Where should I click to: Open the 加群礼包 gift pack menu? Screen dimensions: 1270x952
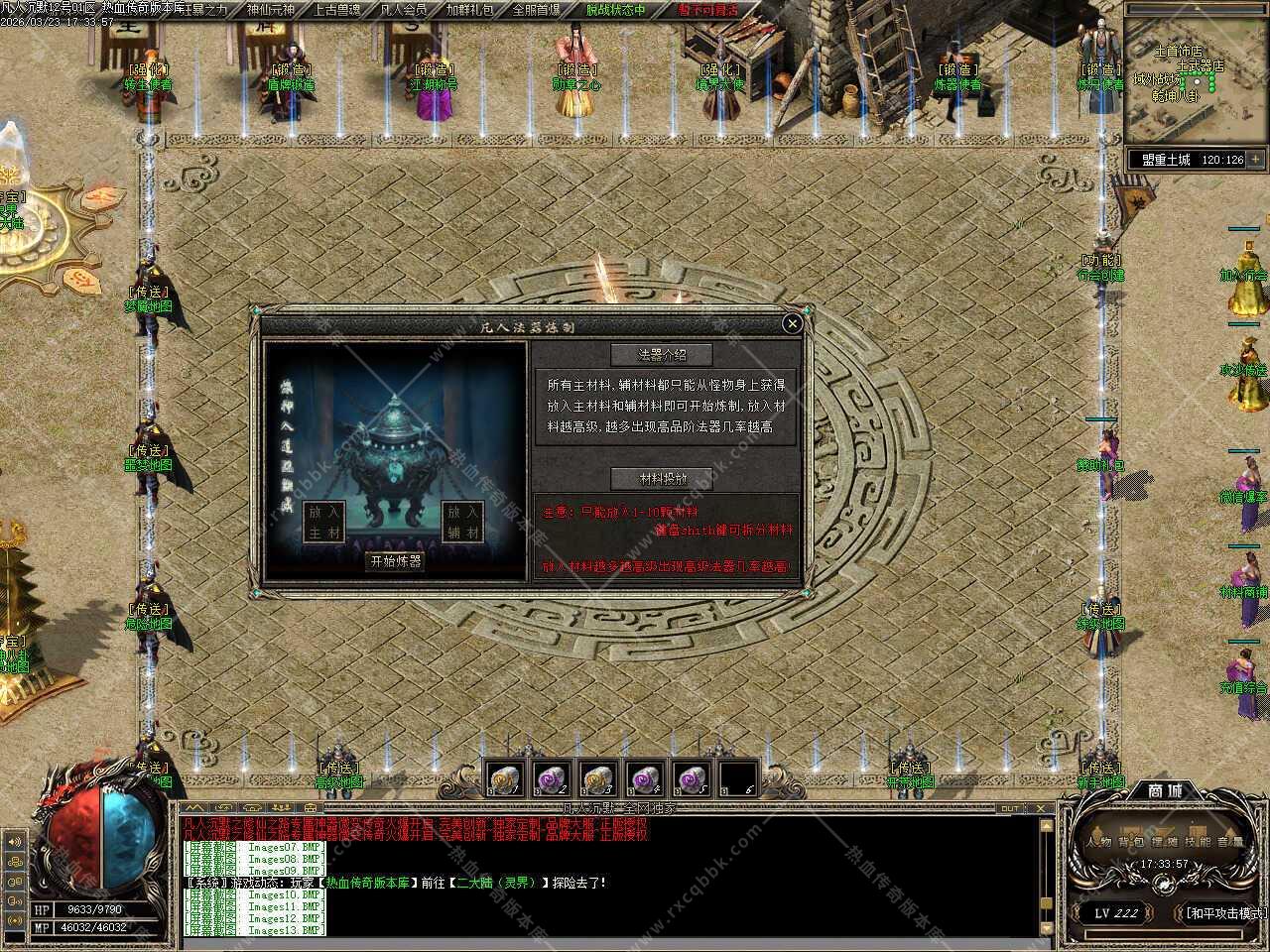pos(470,10)
